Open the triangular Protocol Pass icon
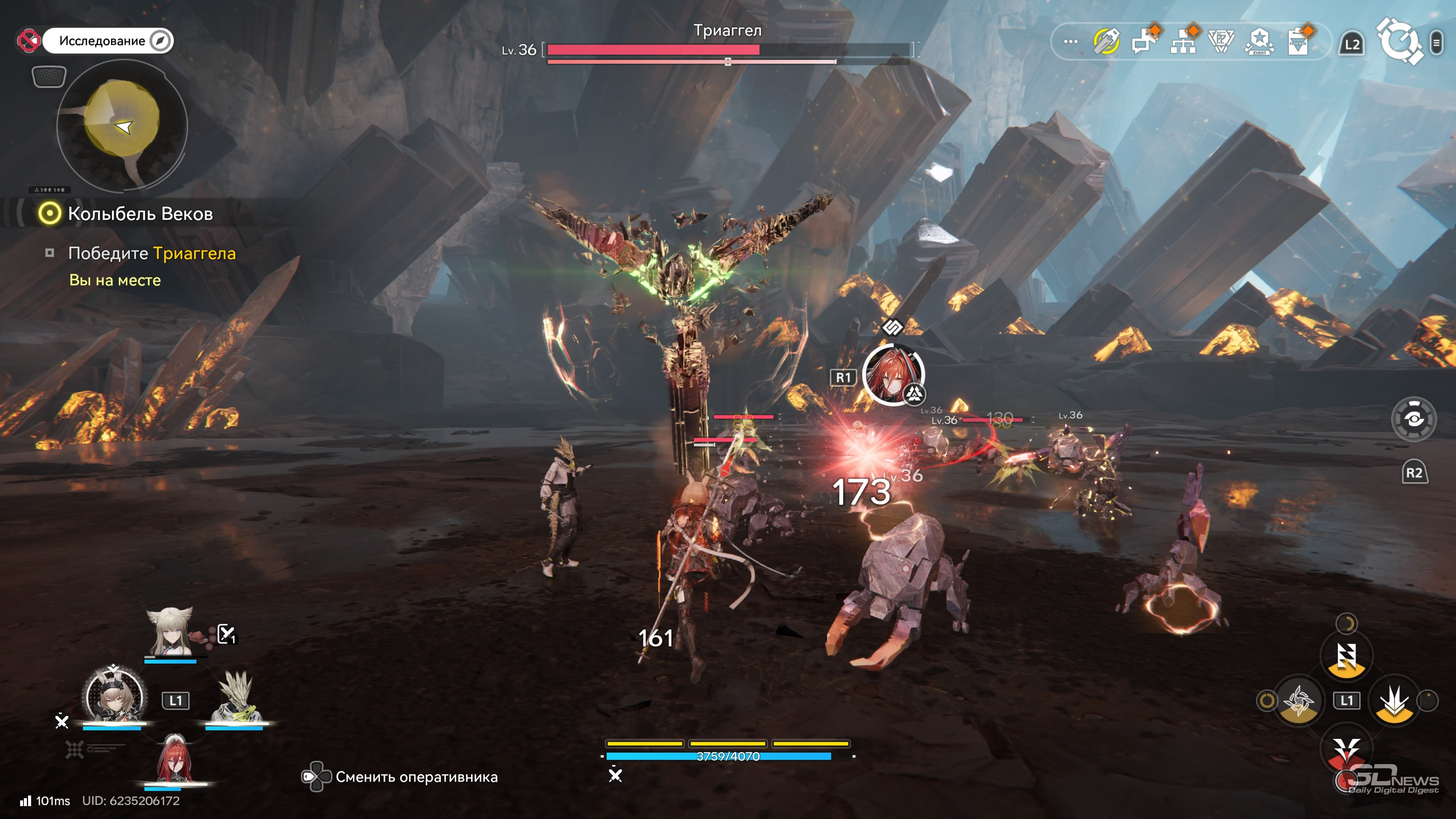The height and width of the screenshot is (819, 1456). (1221, 42)
